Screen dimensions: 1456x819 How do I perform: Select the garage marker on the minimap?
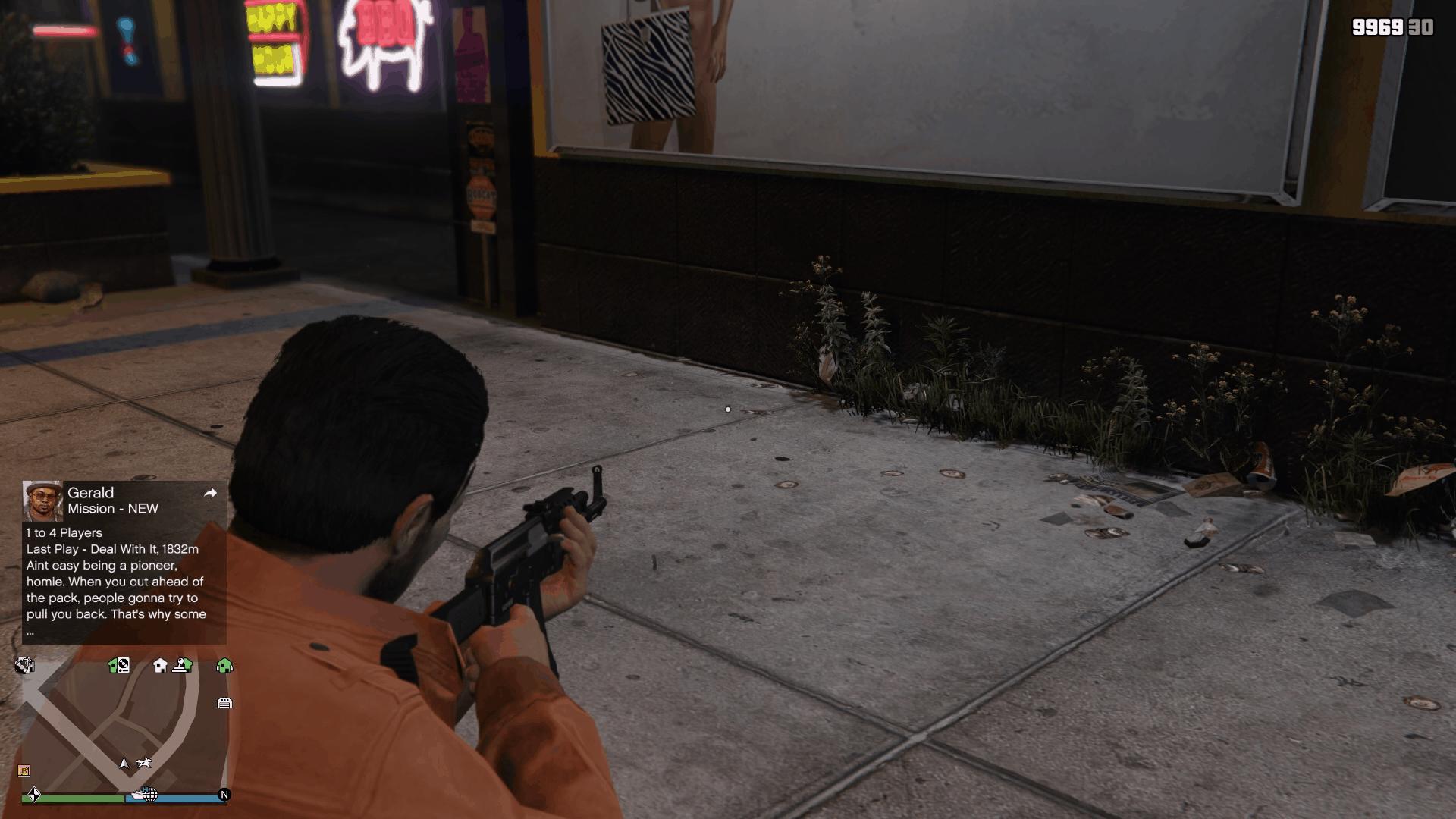(x=224, y=703)
